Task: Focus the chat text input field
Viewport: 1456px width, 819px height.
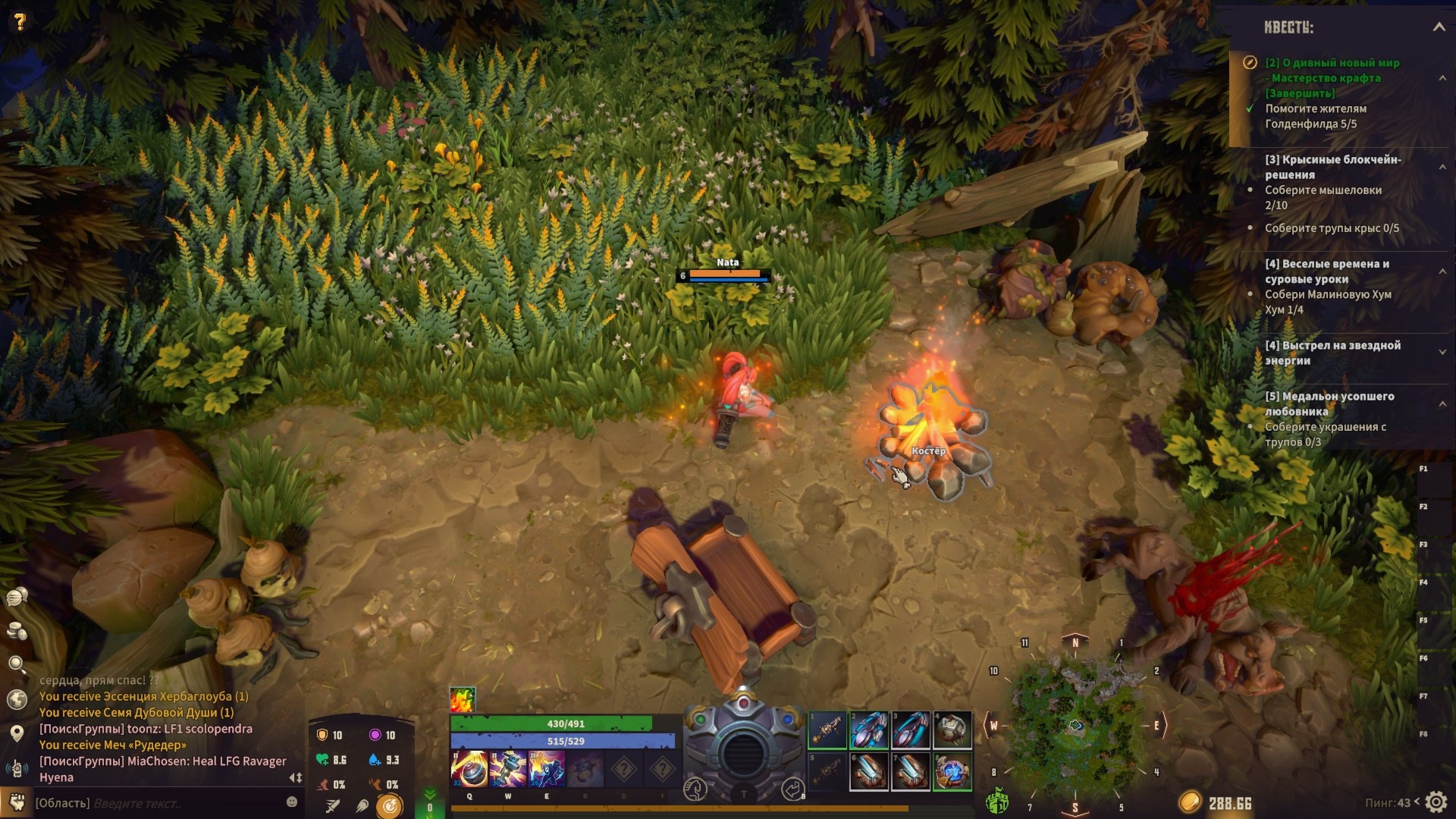Action: pos(182,803)
